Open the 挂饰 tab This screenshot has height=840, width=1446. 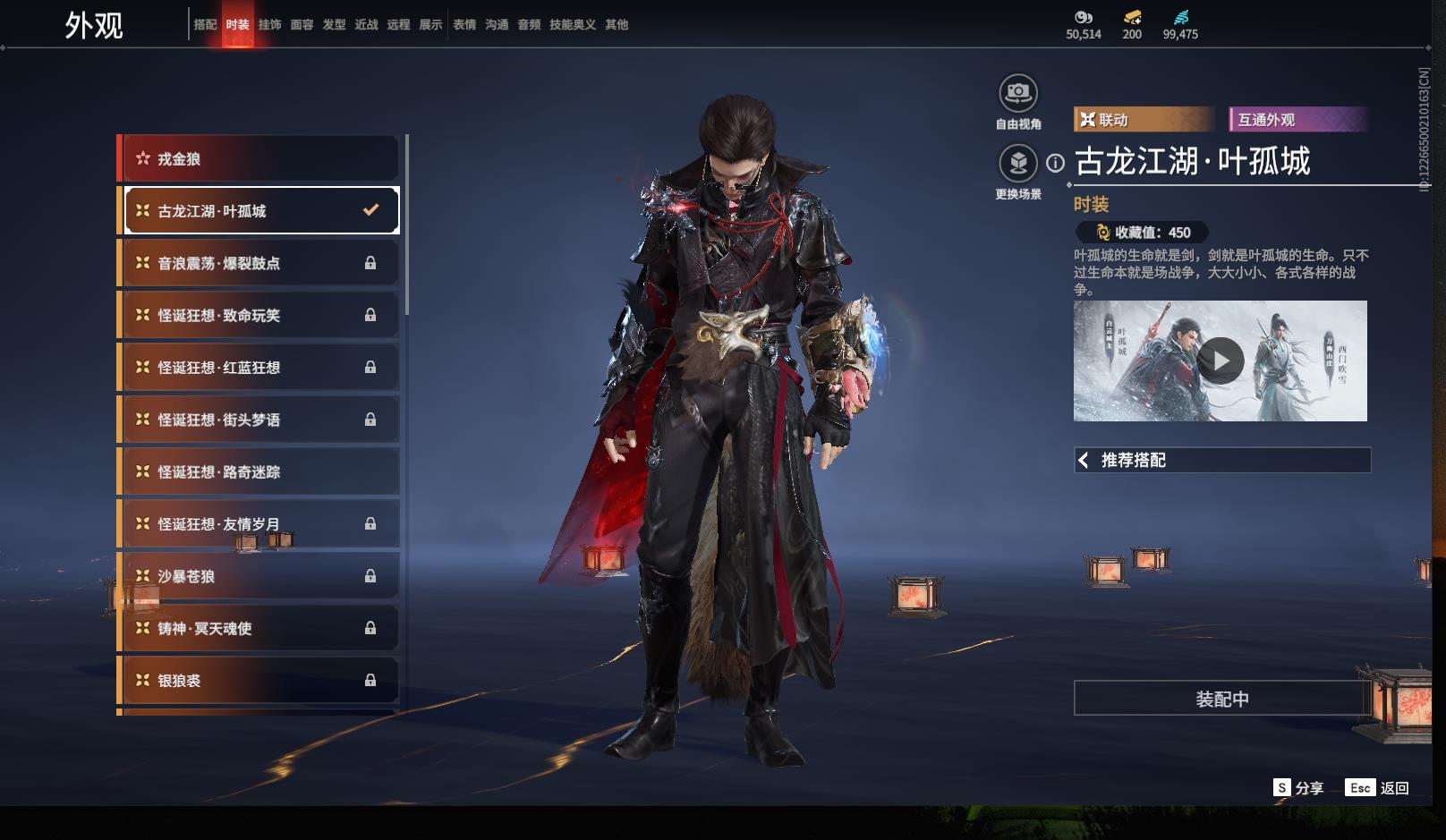pyautogui.click(x=269, y=25)
